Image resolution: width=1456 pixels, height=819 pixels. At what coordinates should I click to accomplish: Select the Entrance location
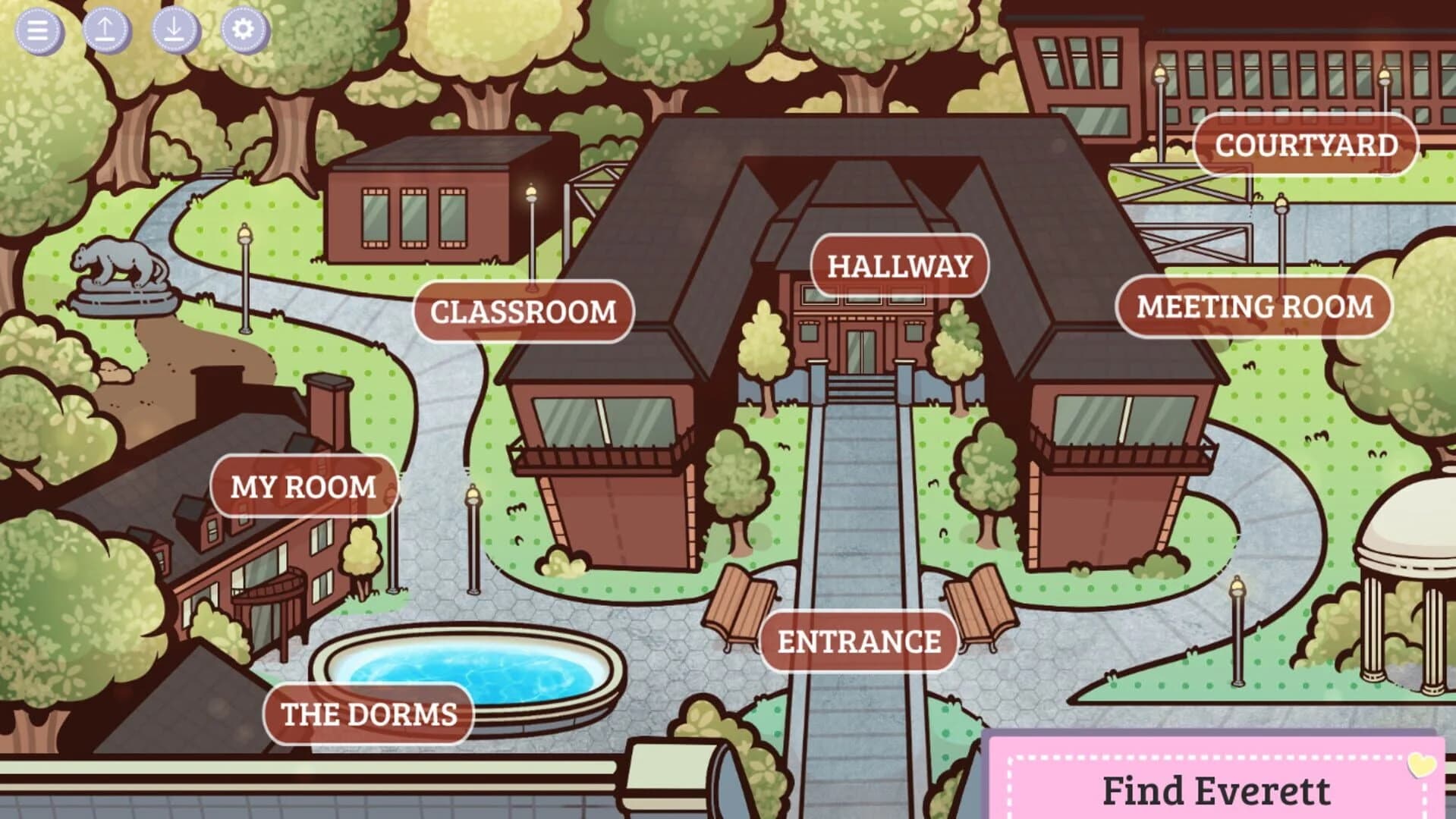point(858,641)
